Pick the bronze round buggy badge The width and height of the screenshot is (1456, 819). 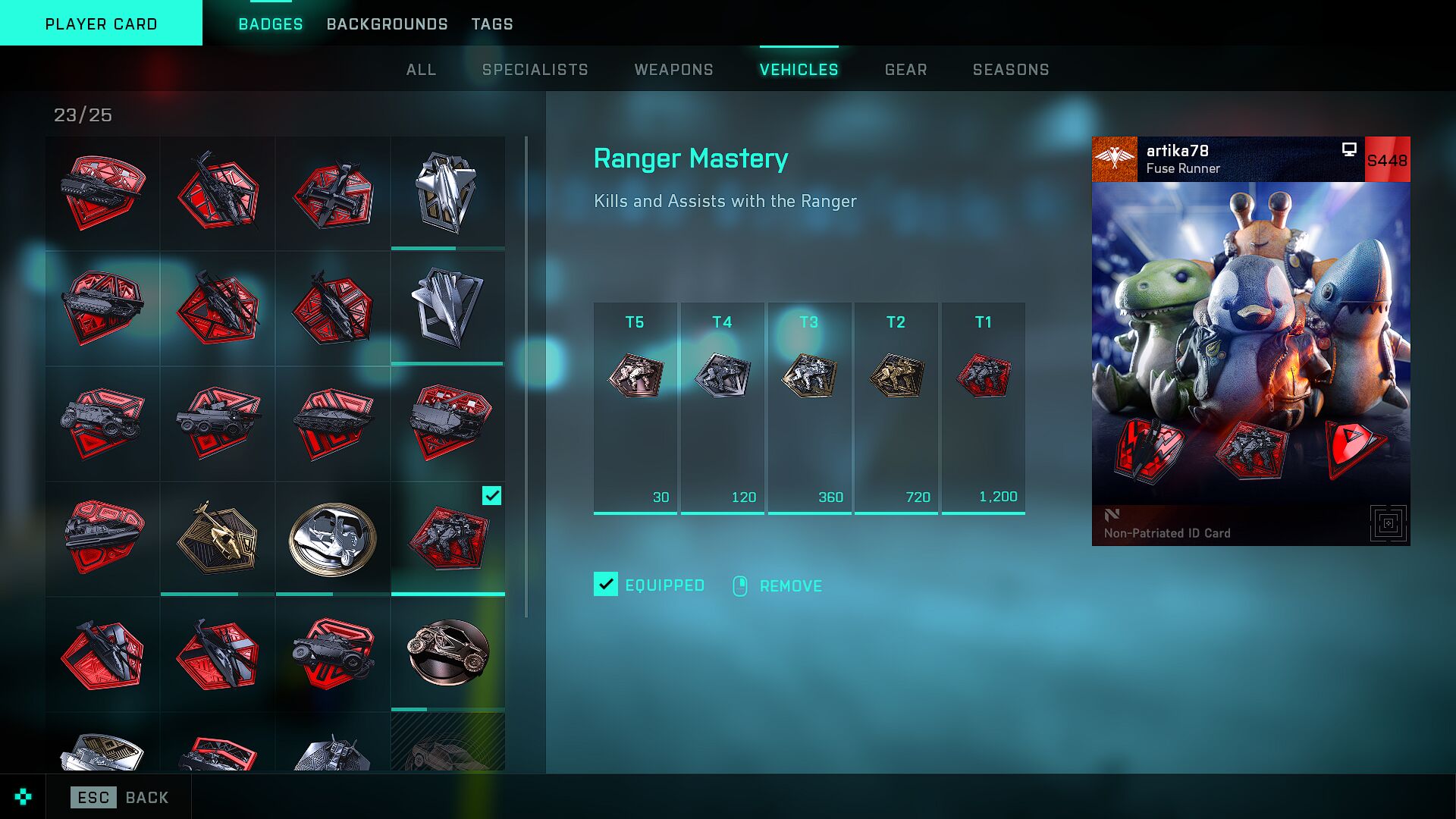tap(448, 653)
